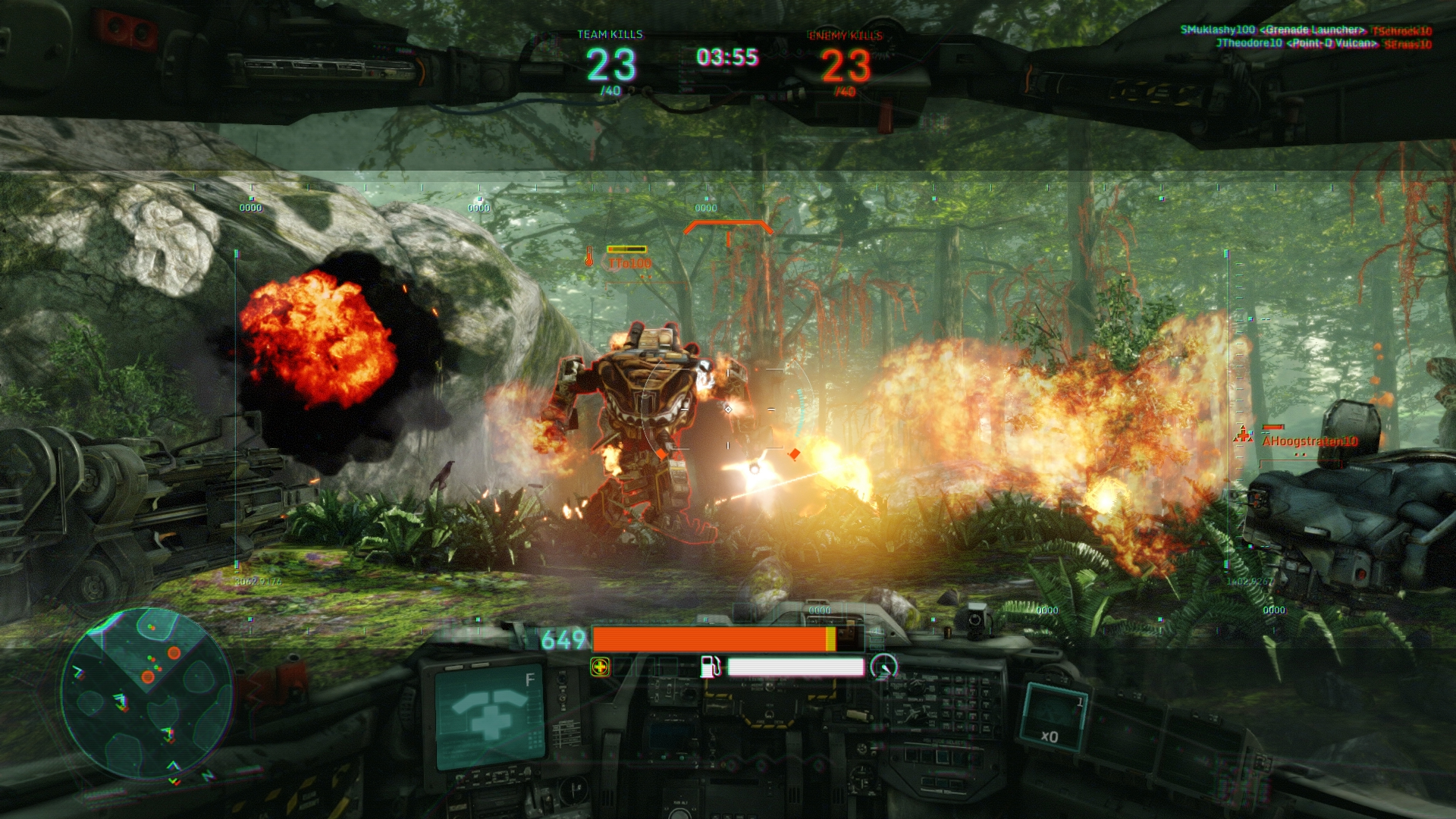The image size is (1456, 819).
Task: Toggle the enemy diamond marker right of crosshair
Action: (x=794, y=456)
